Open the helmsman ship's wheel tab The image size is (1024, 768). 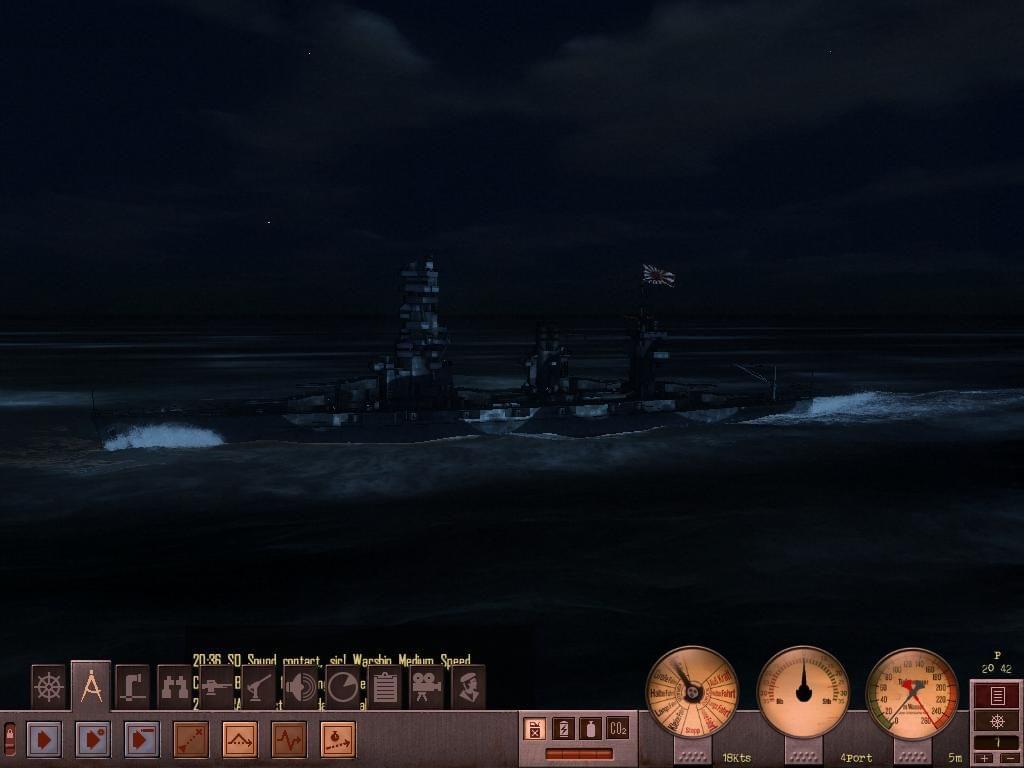(x=48, y=687)
